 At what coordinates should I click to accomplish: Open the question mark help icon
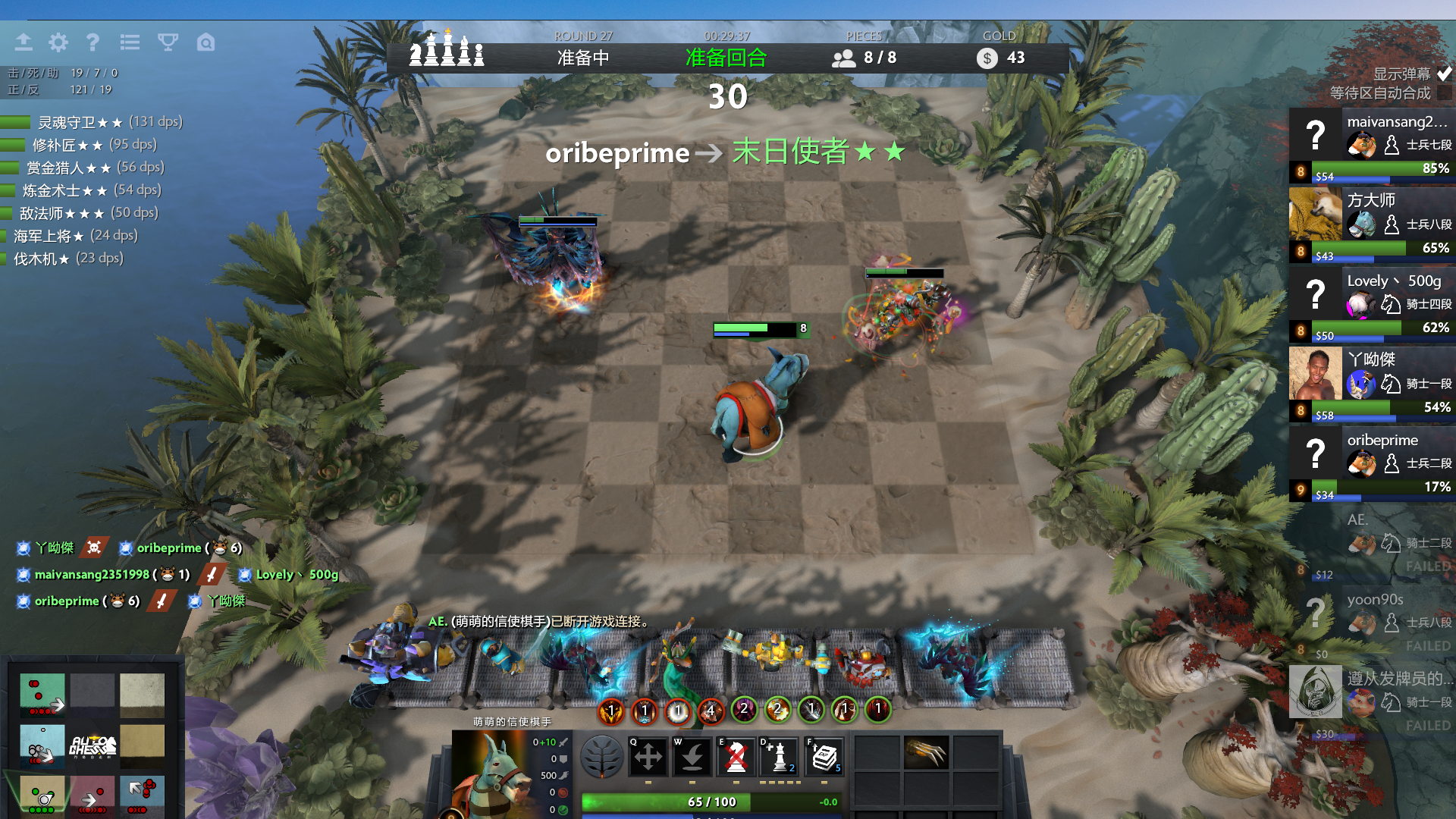pos(93,42)
